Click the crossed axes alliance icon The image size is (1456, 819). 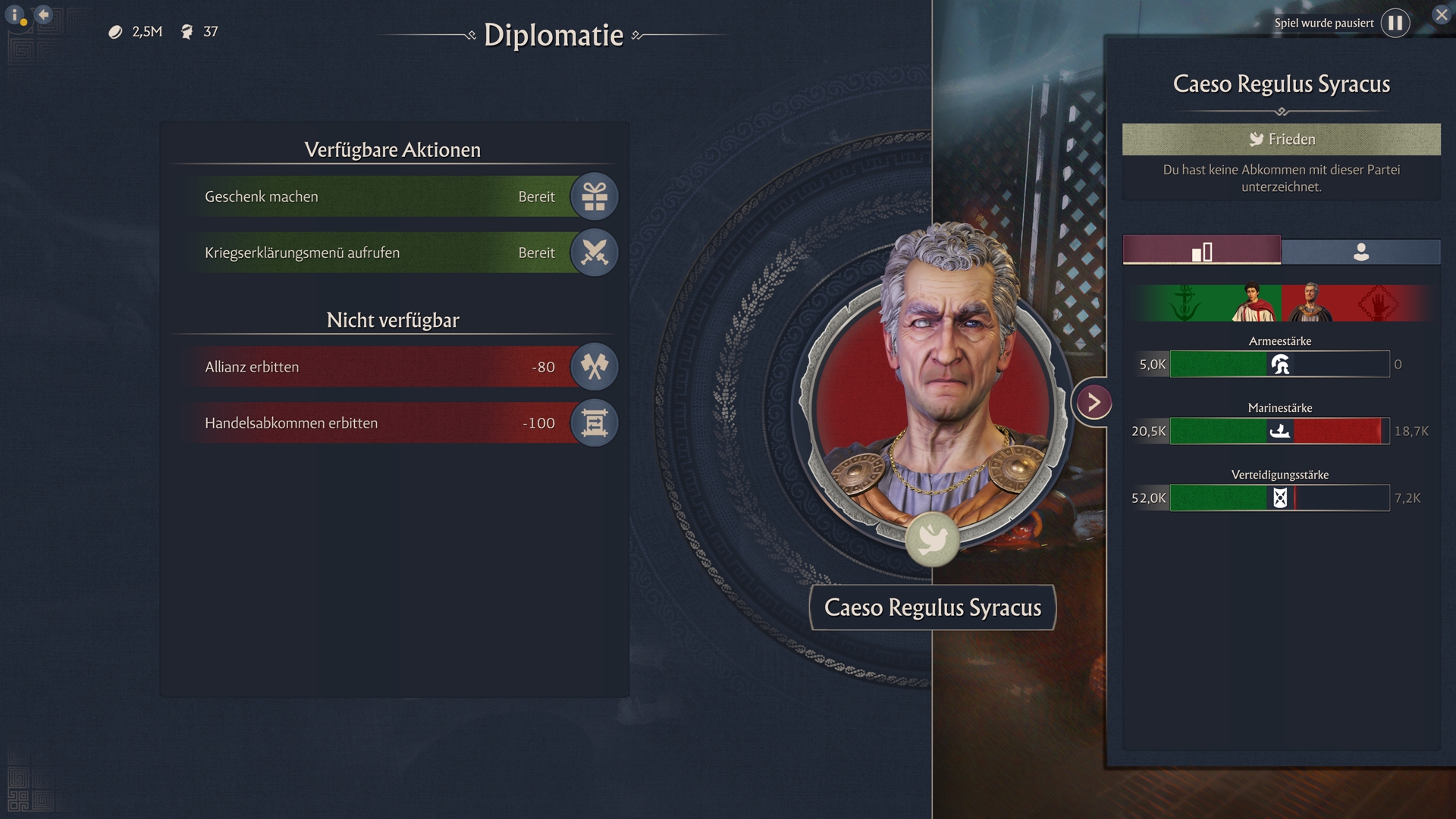pyautogui.click(x=595, y=367)
